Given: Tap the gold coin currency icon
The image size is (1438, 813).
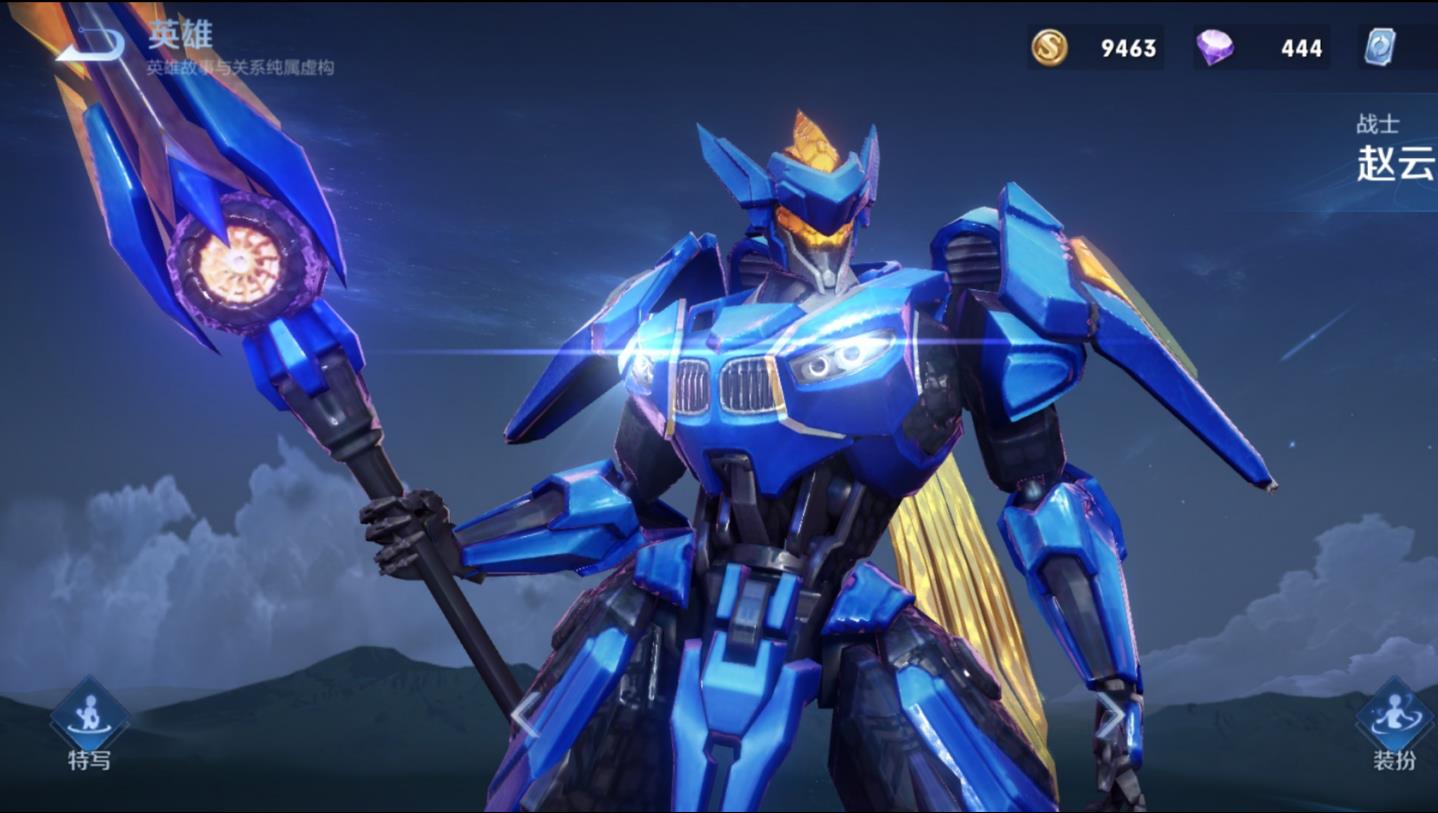Looking at the screenshot, I should pyautogui.click(x=1049, y=47).
